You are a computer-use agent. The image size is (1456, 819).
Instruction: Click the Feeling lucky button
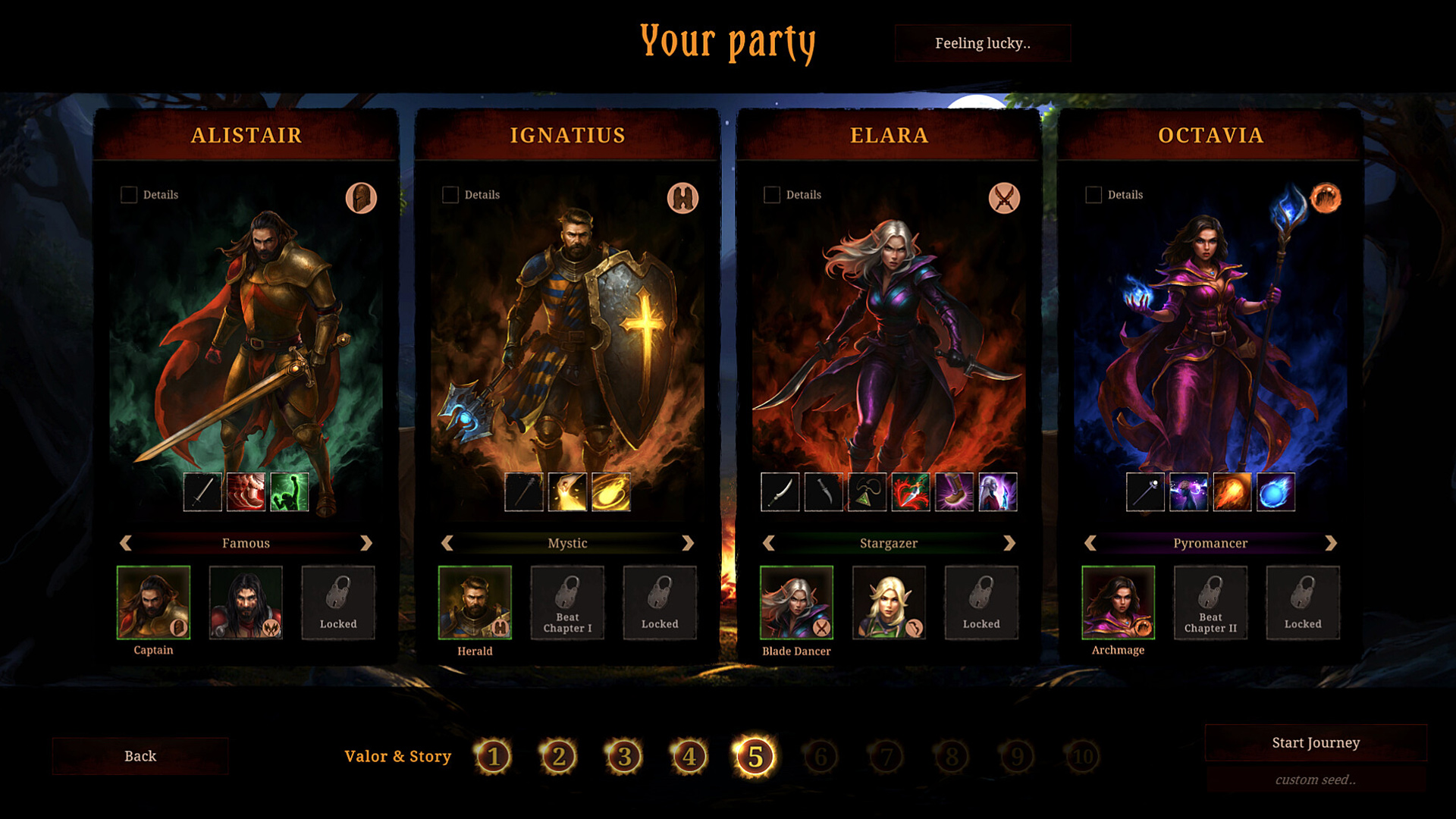coord(982,43)
